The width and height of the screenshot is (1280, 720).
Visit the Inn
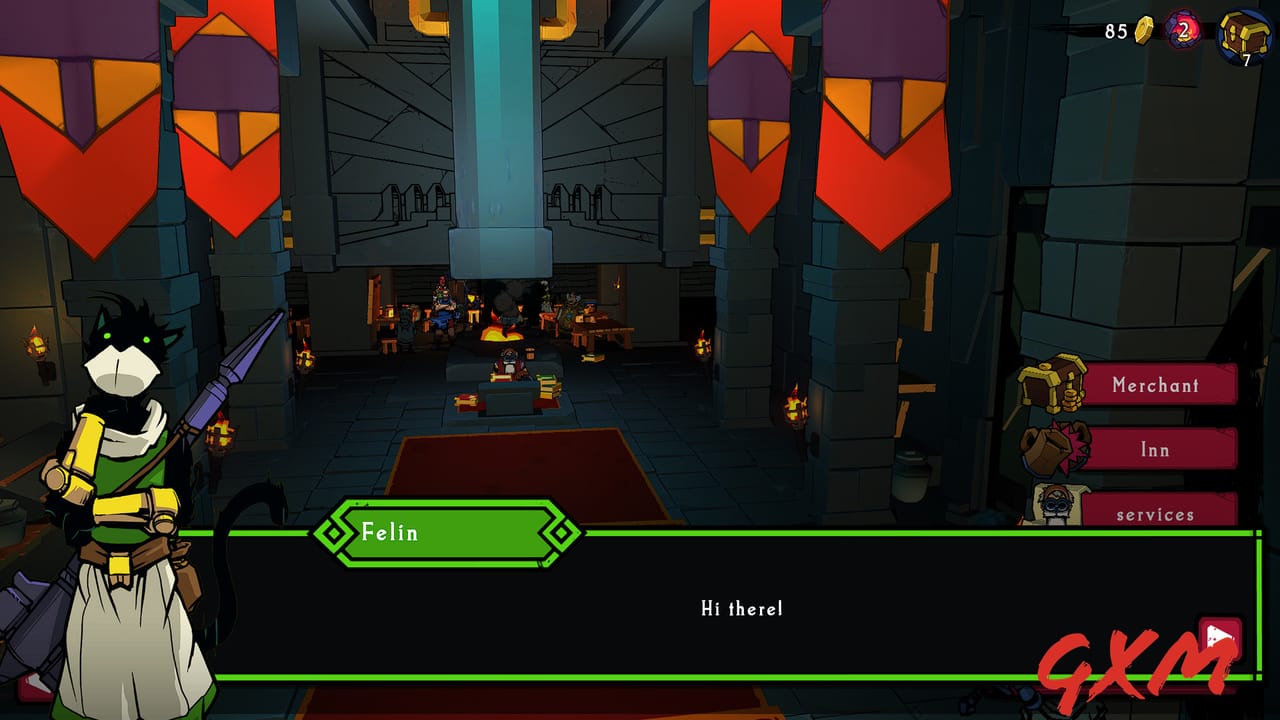click(x=1156, y=450)
